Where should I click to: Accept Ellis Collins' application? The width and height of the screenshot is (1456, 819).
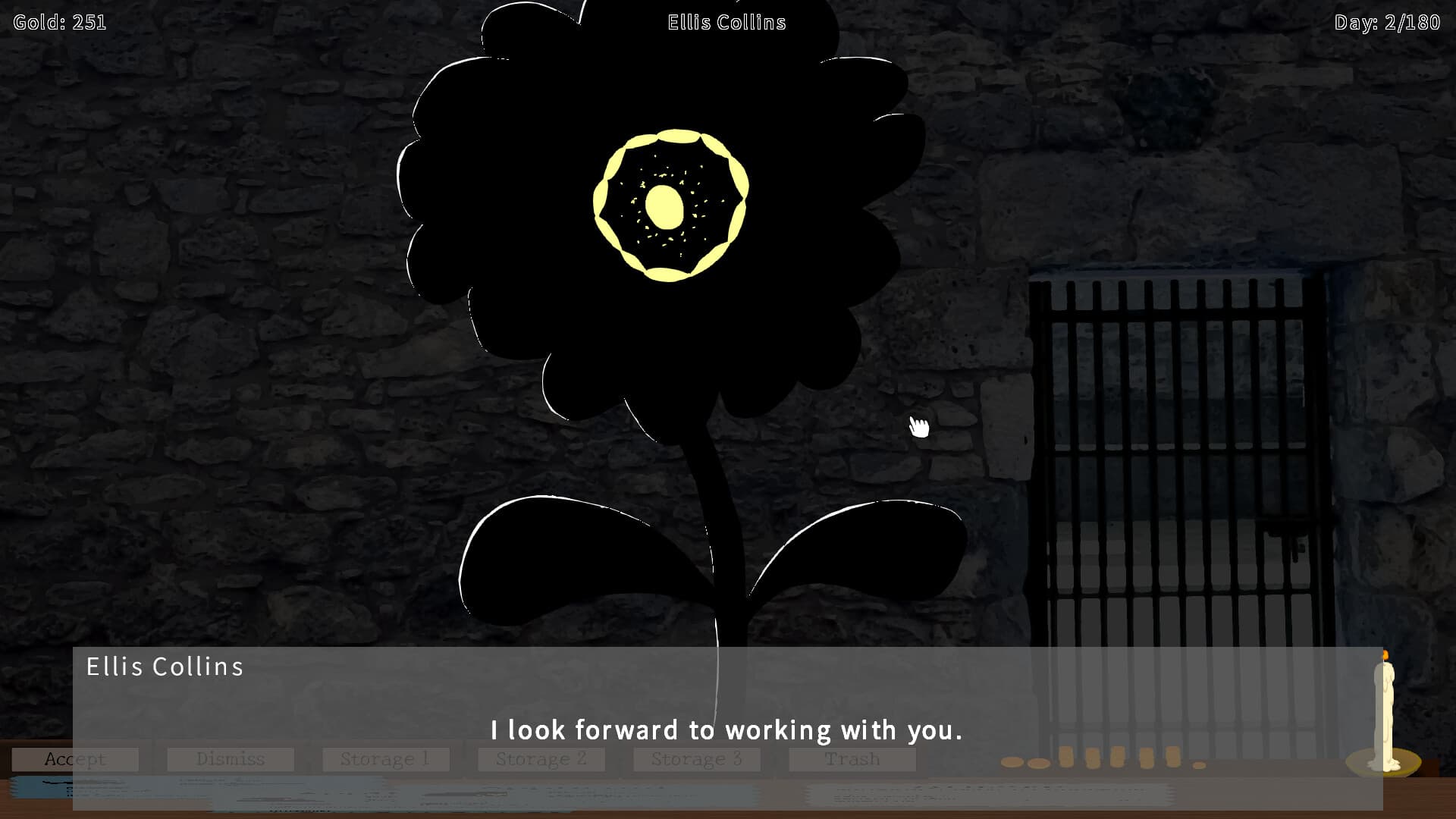75,758
